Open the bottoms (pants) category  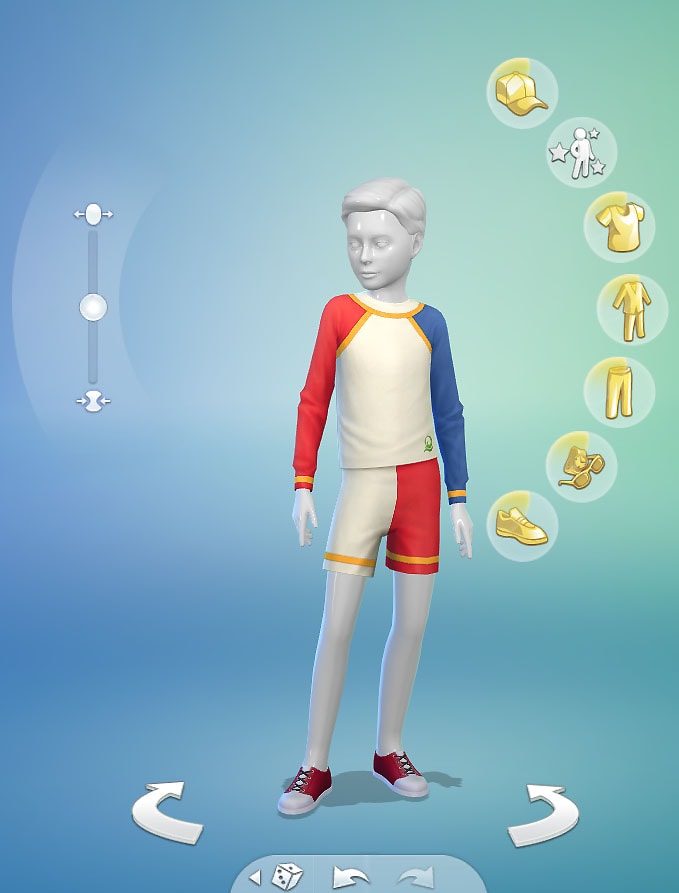619,392
